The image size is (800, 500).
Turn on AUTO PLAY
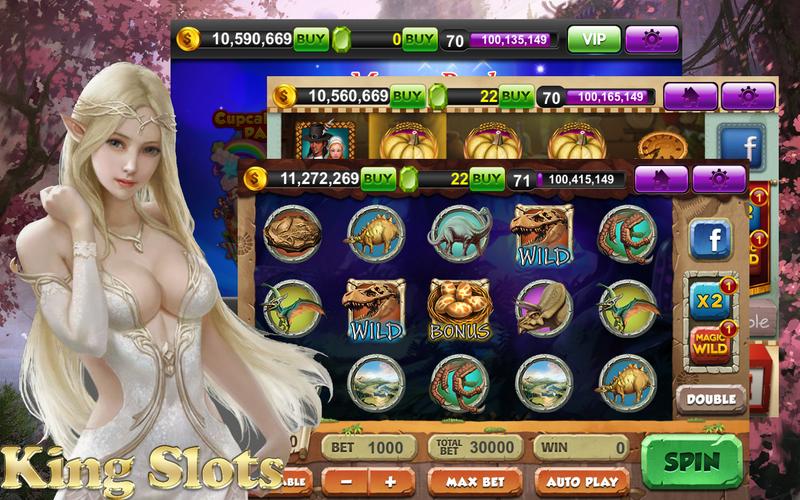coord(580,482)
